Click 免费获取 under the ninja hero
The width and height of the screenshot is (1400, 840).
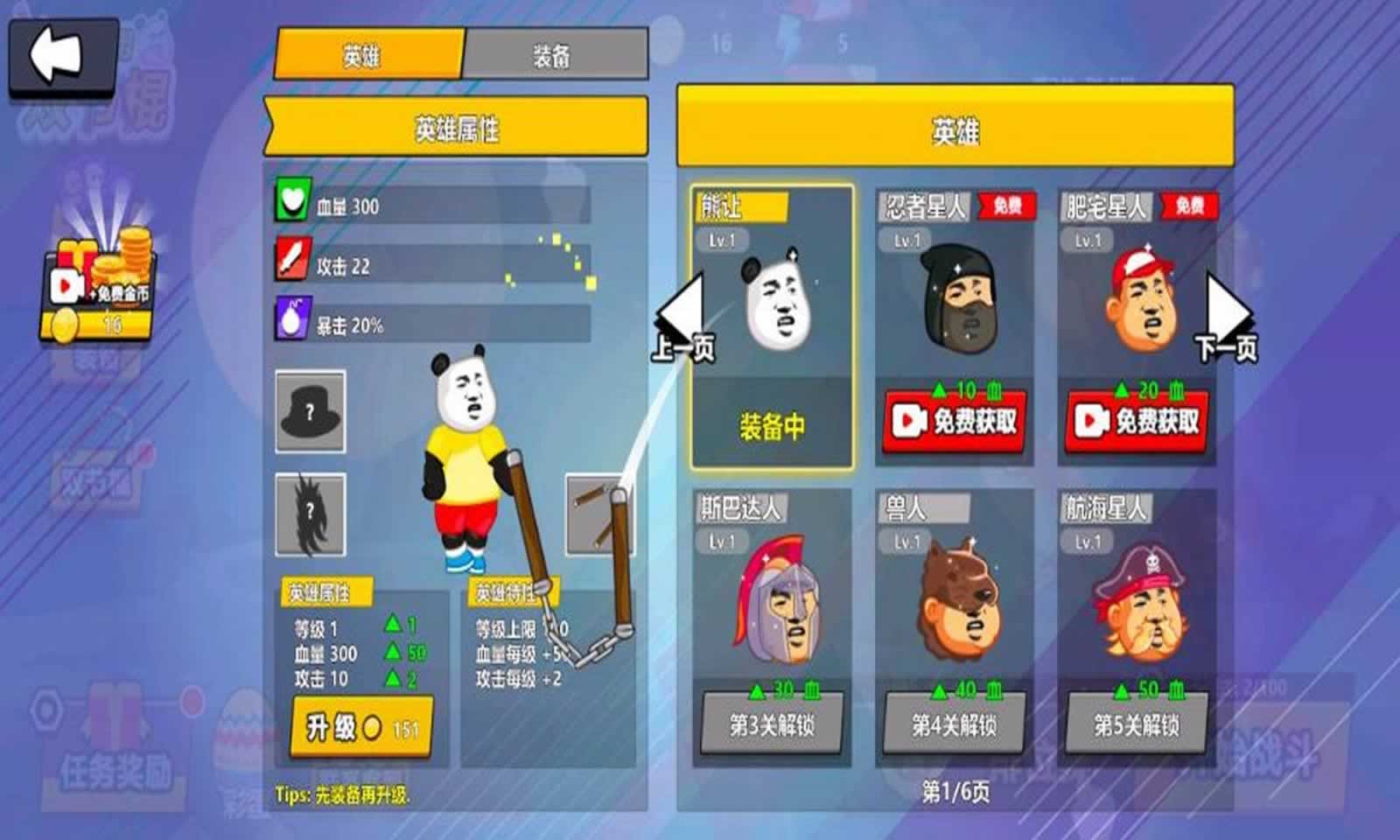click(952, 418)
